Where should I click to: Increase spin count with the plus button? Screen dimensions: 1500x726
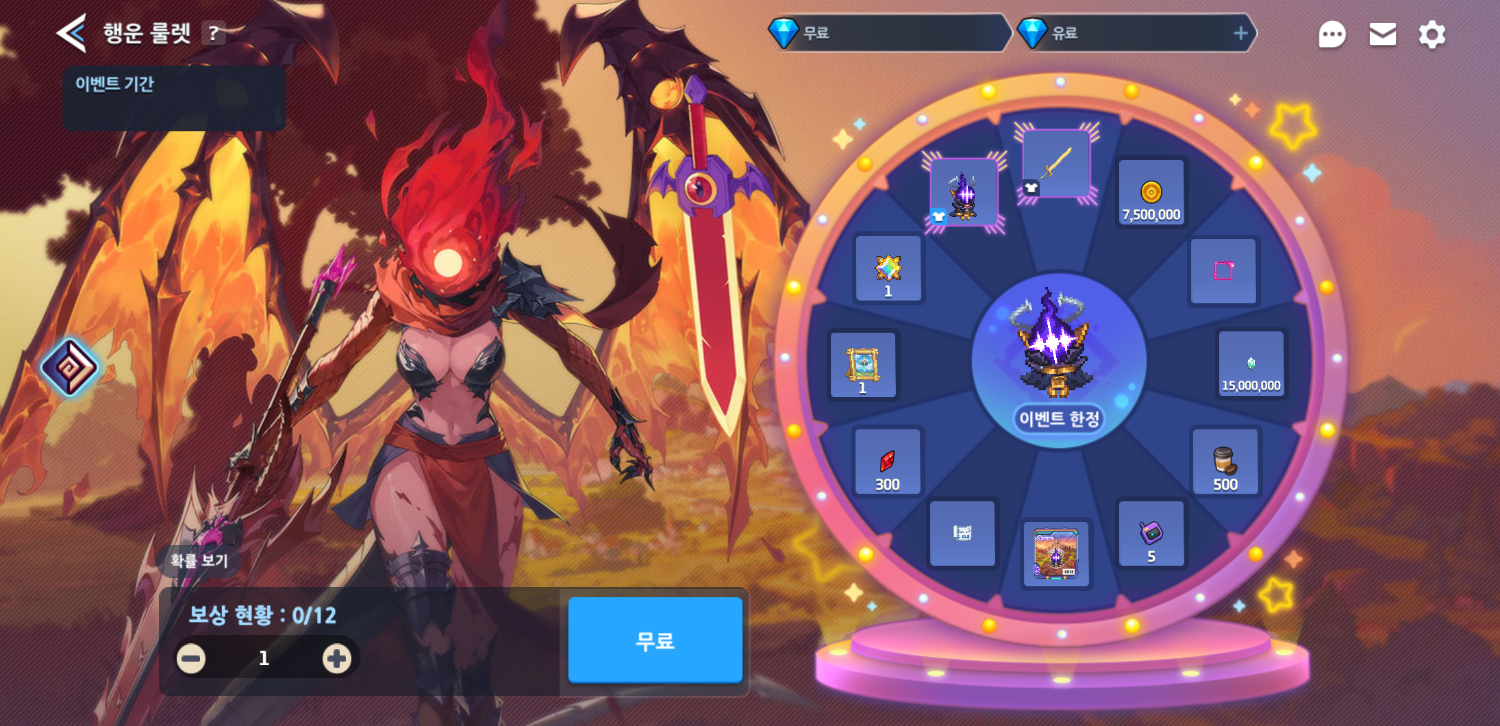click(x=336, y=658)
